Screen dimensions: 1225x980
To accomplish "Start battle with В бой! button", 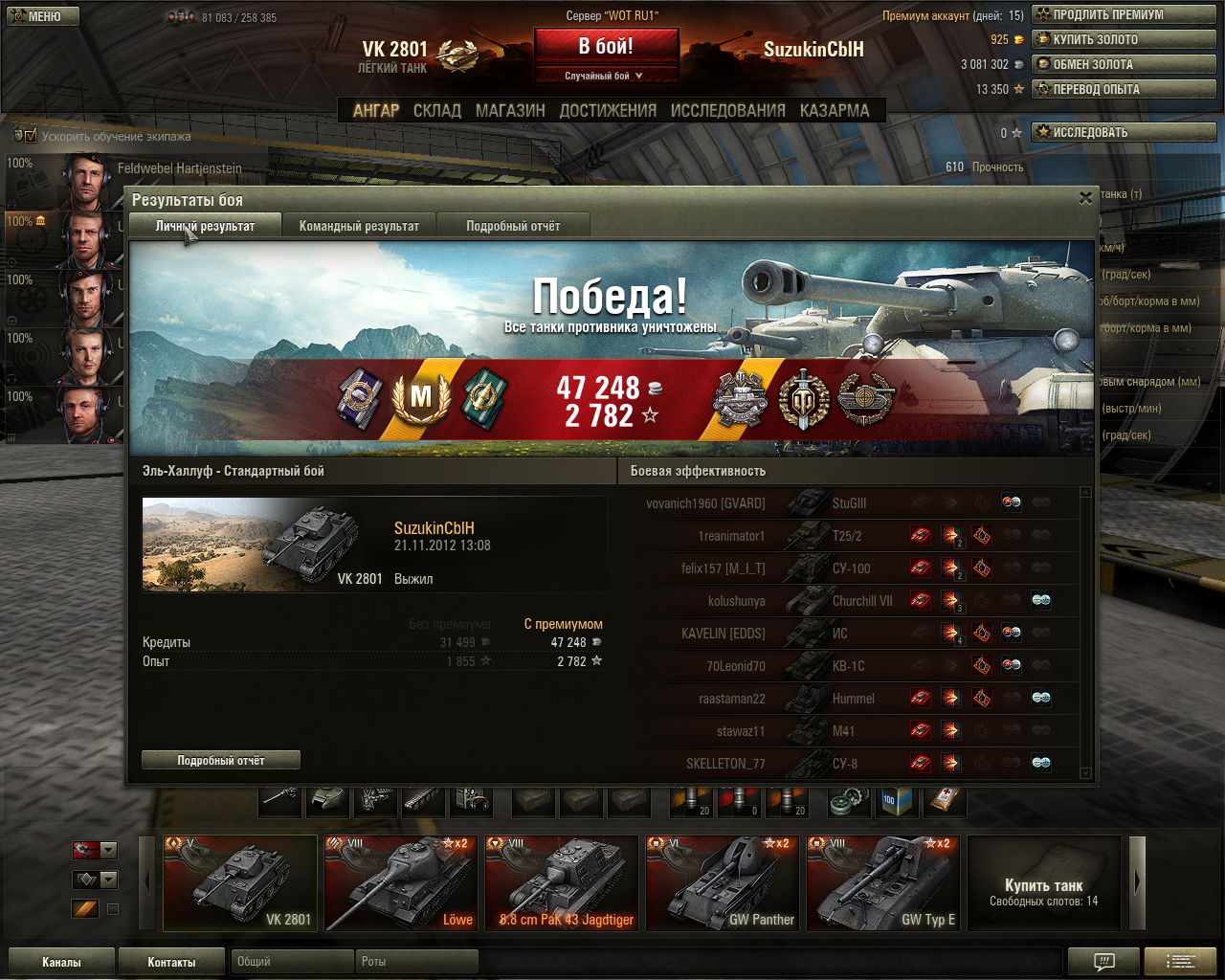I will [606, 46].
